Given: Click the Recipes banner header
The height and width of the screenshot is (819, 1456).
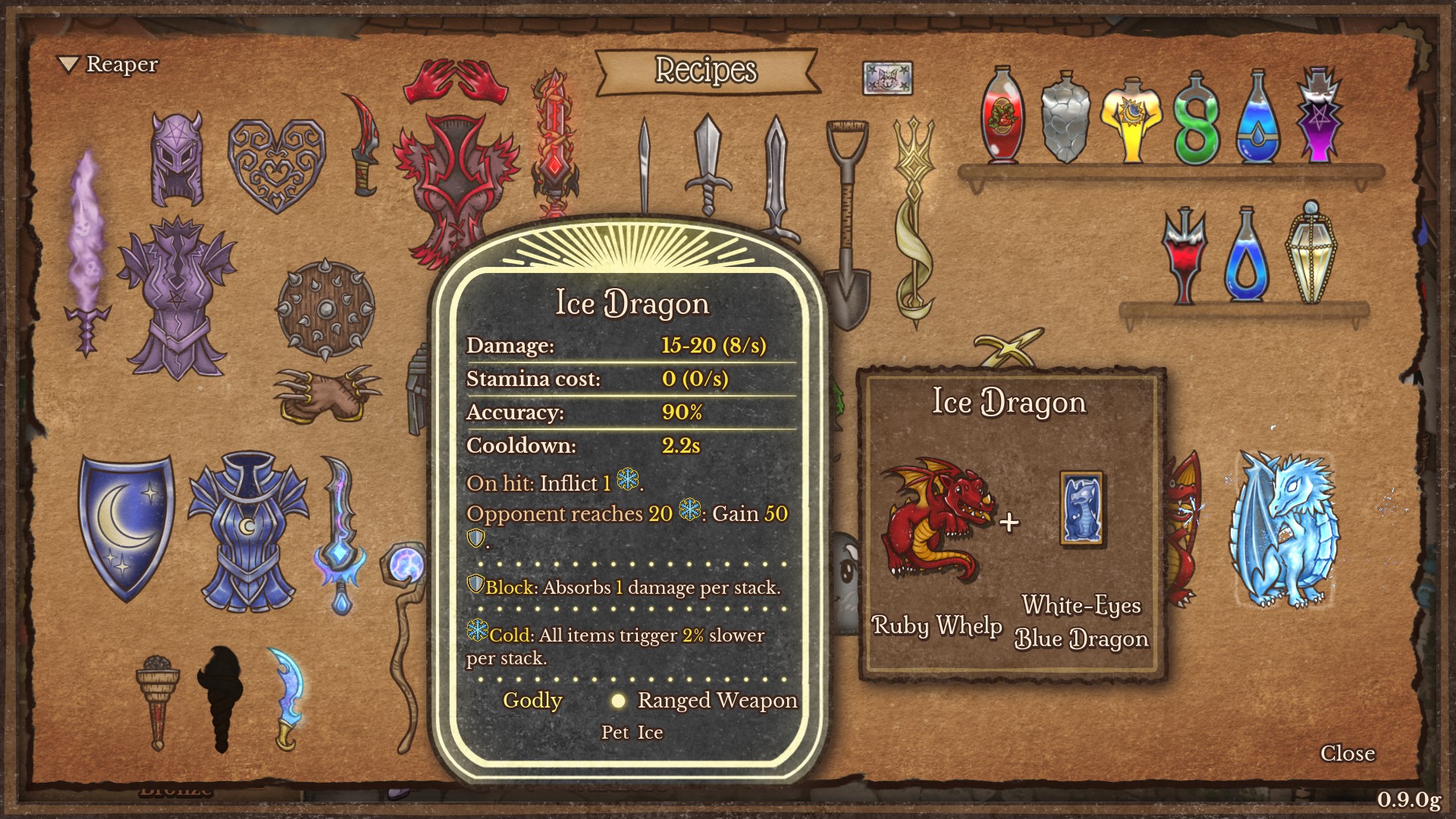Looking at the screenshot, I should point(705,71).
